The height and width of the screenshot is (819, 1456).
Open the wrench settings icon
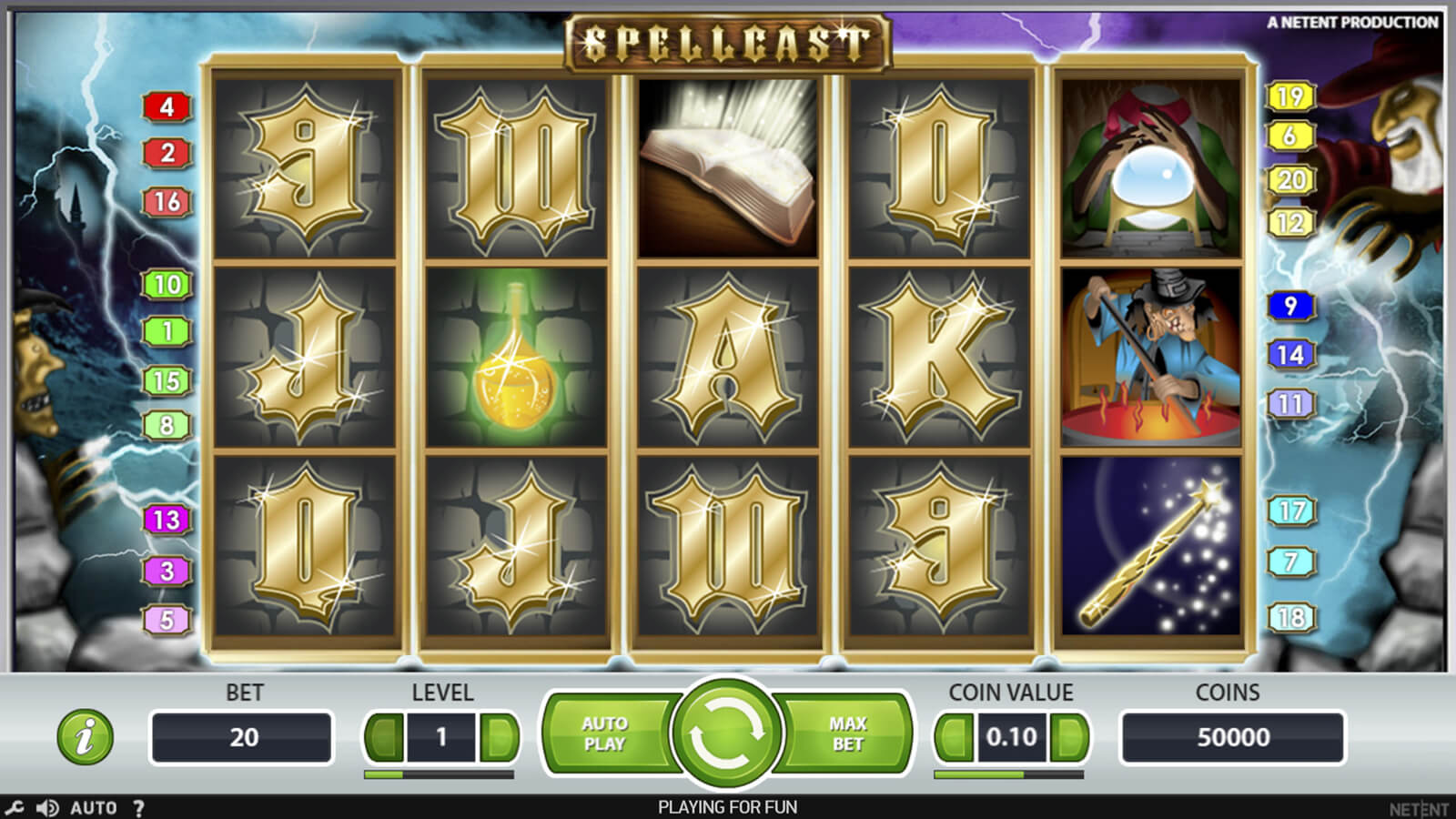(x=15, y=807)
